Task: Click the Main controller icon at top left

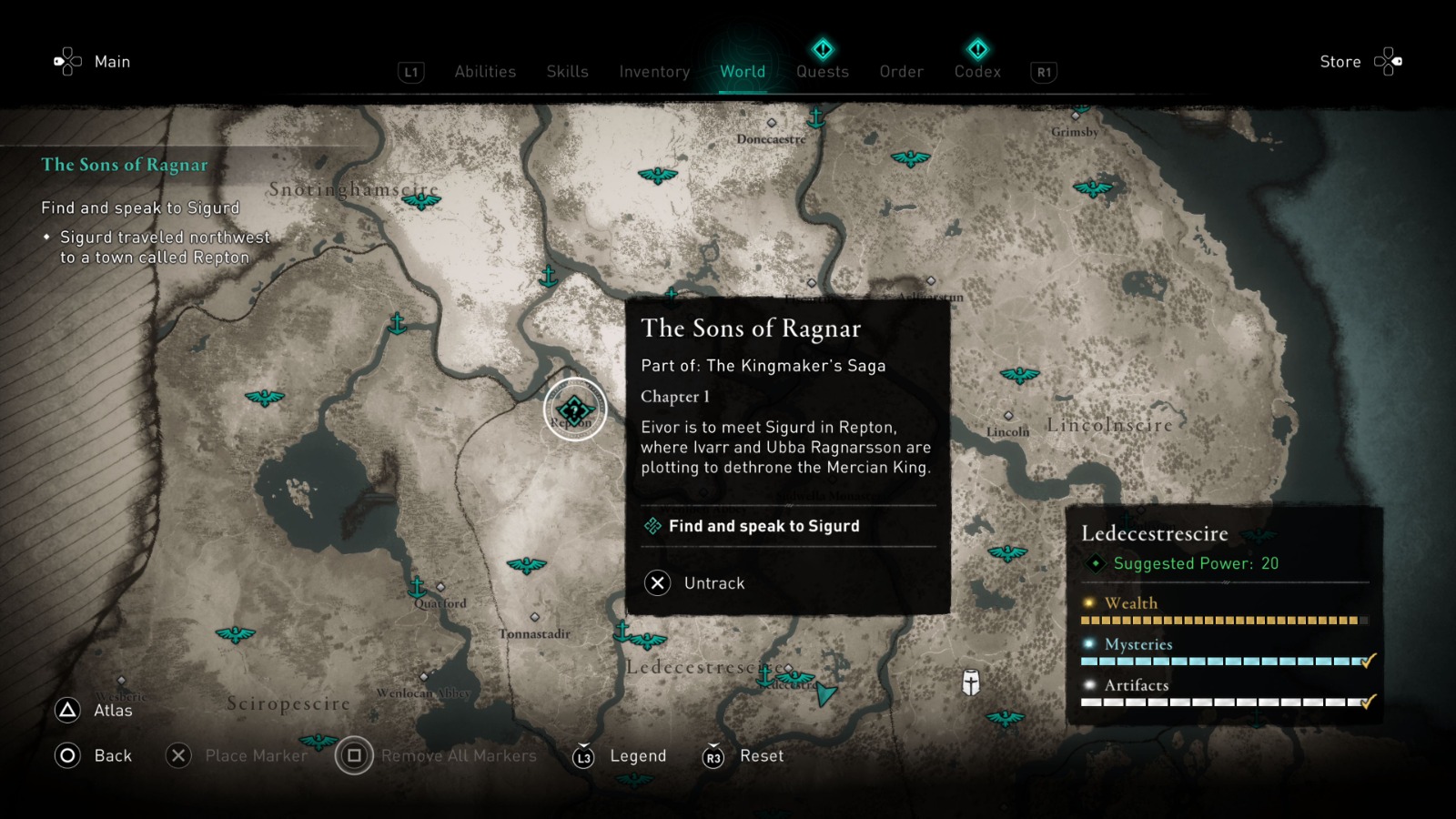Action: click(x=66, y=61)
